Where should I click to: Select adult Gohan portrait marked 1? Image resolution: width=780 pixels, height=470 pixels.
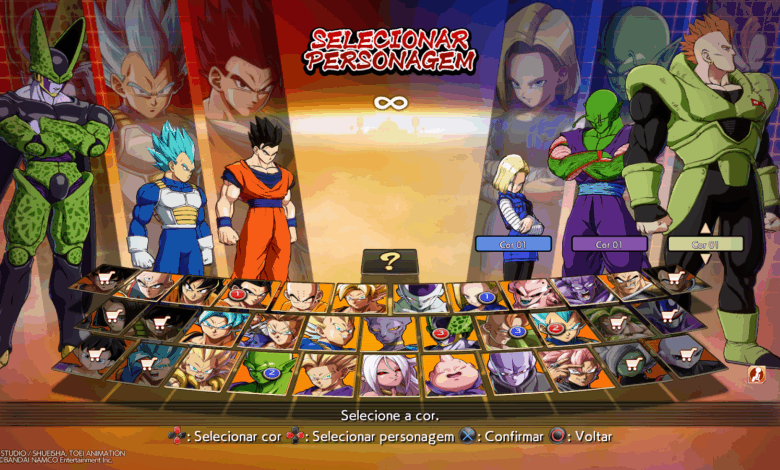pos(249,294)
